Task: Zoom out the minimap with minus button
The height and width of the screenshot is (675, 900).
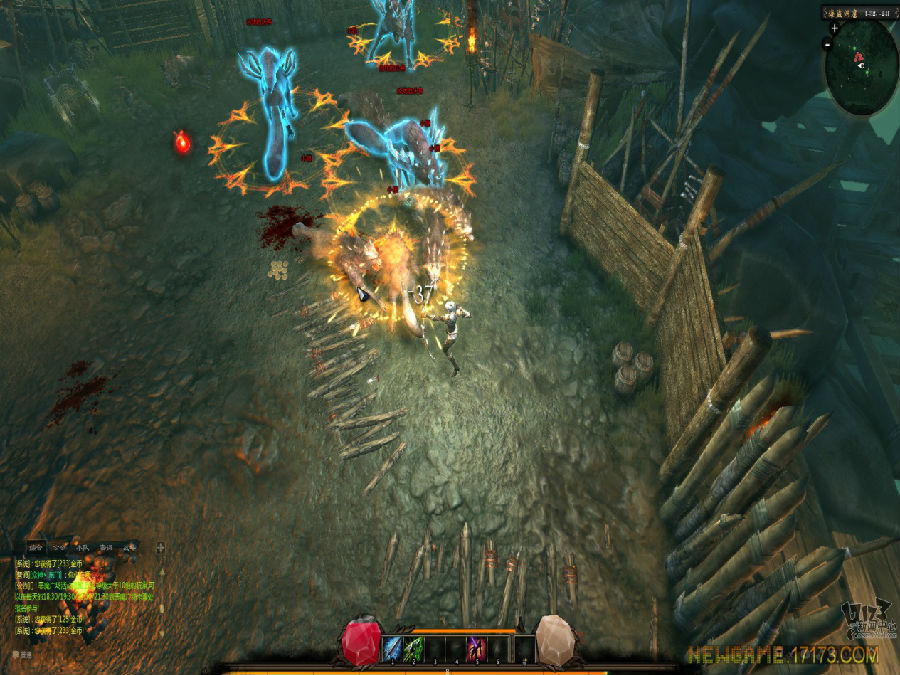Action: coord(828,45)
